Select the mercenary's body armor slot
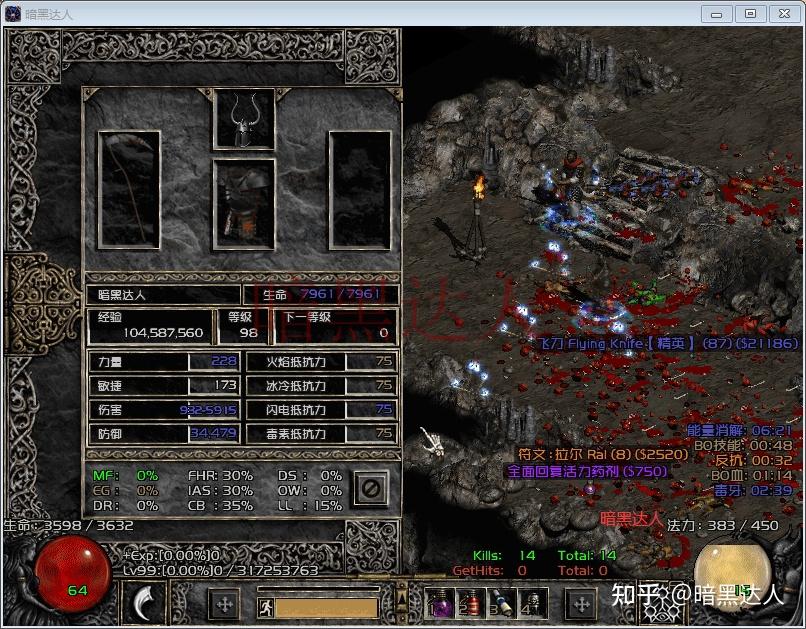The height and width of the screenshot is (629, 806). (243, 203)
